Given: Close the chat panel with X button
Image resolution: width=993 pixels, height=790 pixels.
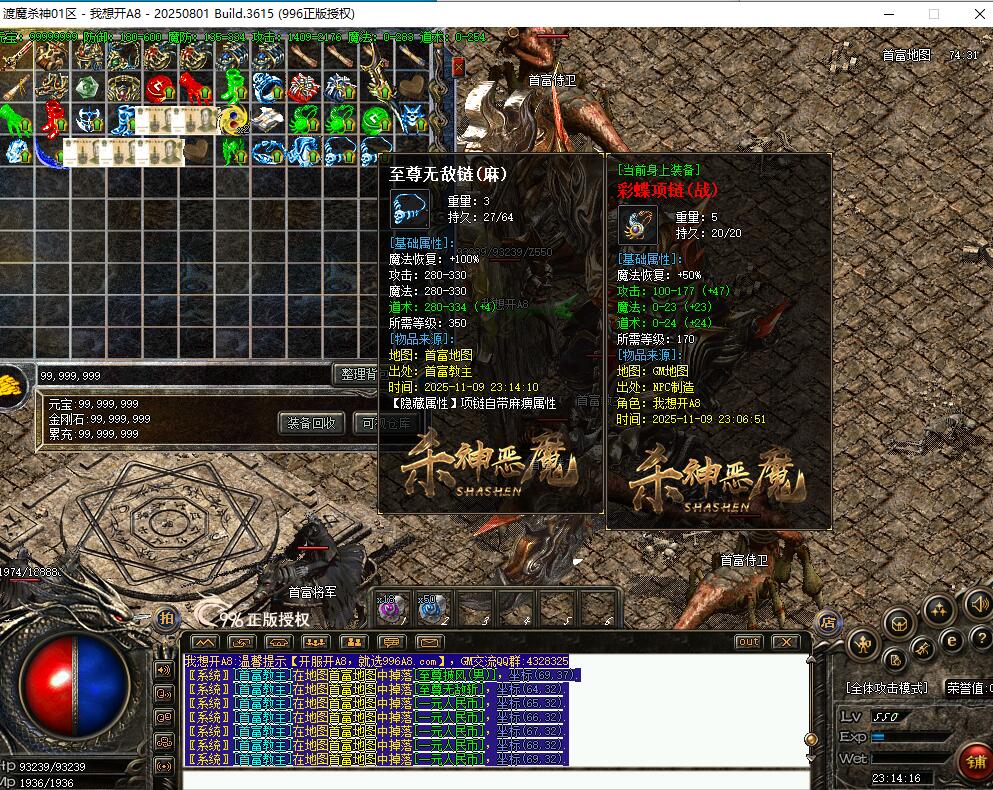Looking at the screenshot, I should coord(785,642).
